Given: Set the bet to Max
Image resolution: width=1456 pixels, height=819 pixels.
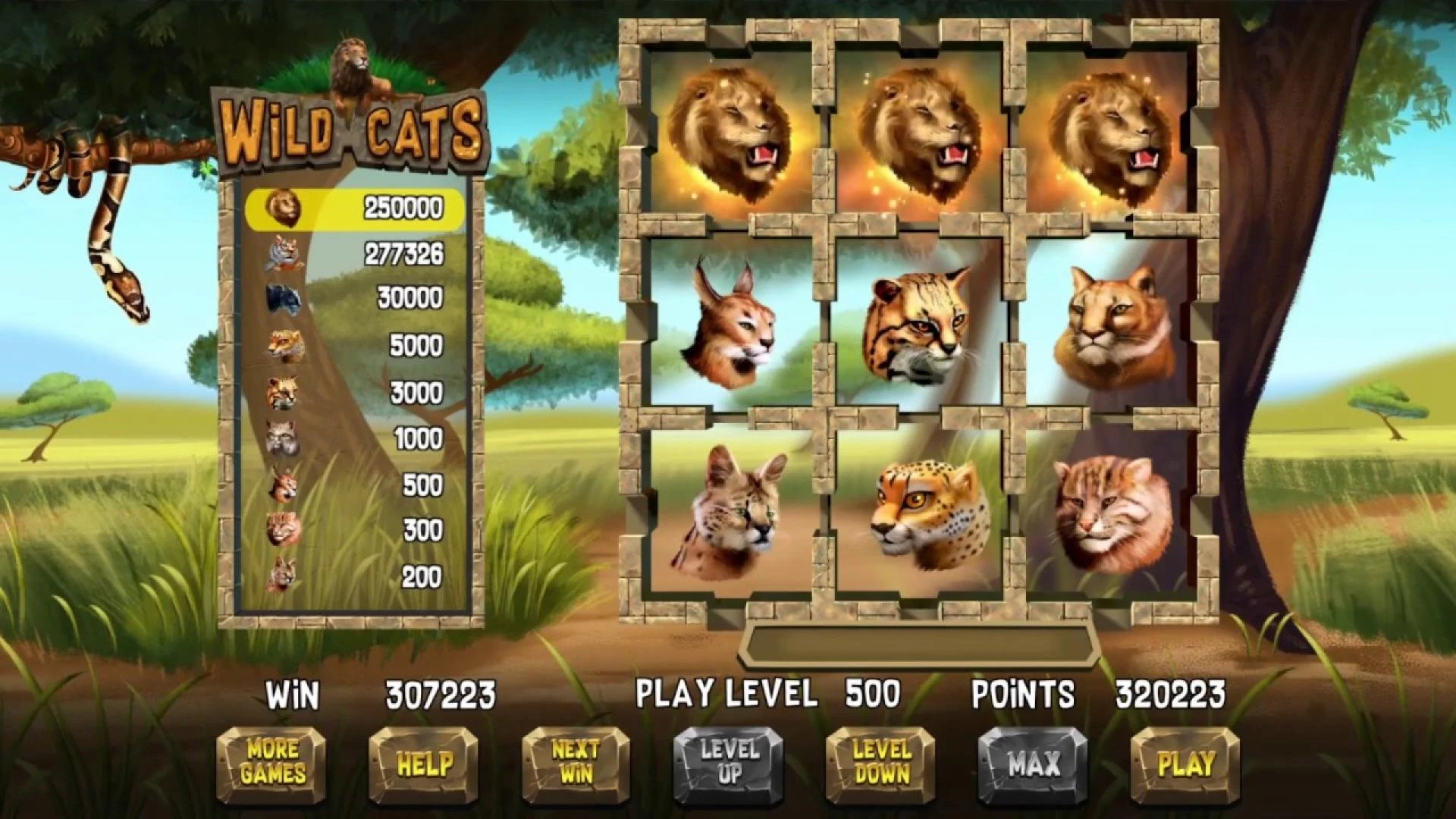Looking at the screenshot, I should tap(1033, 764).
